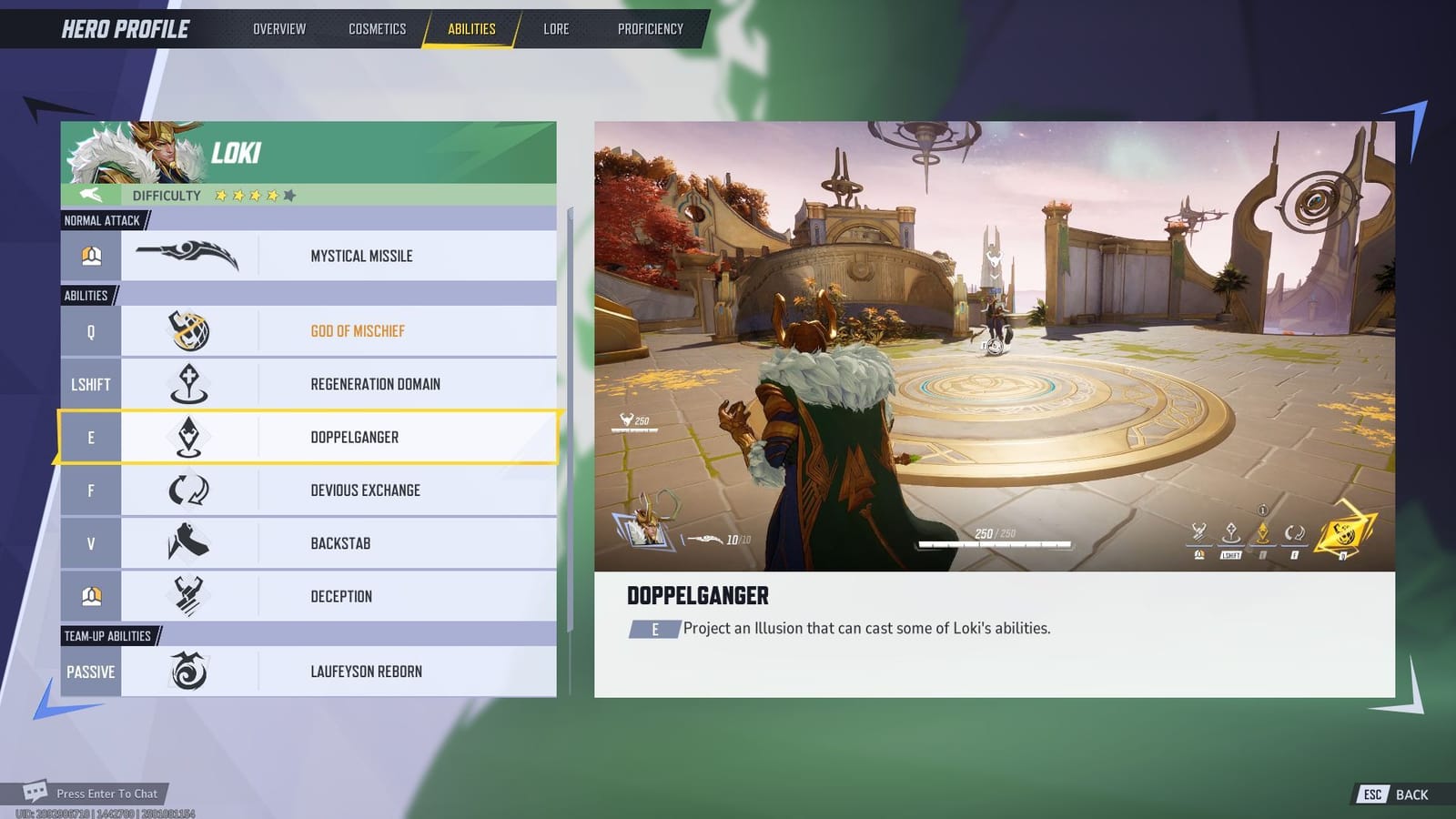
Task: Select the Devious Exchange circular-arrows icon
Action: (188, 490)
